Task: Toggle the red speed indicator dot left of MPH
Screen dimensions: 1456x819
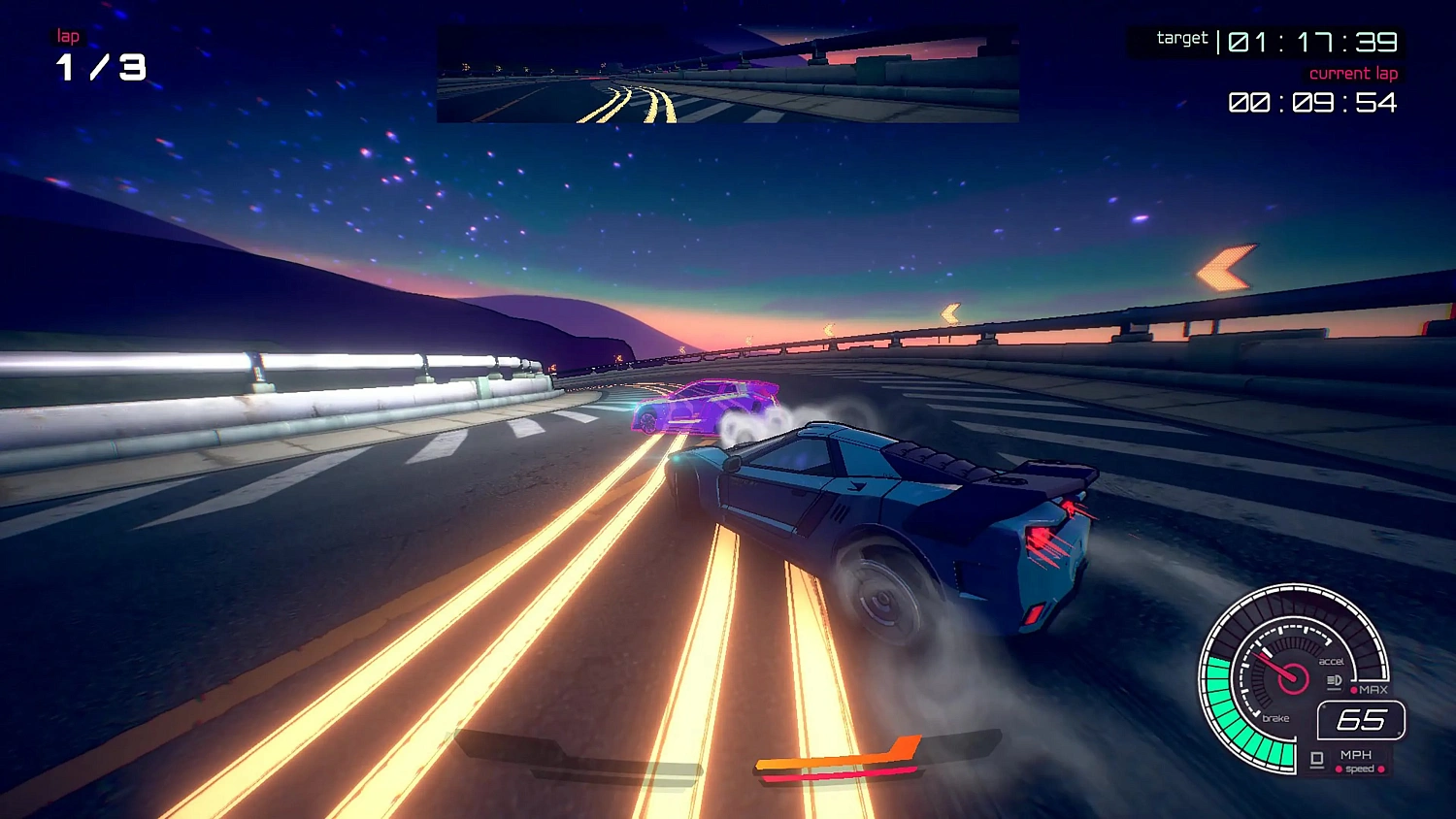Action: click(x=1339, y=769)
